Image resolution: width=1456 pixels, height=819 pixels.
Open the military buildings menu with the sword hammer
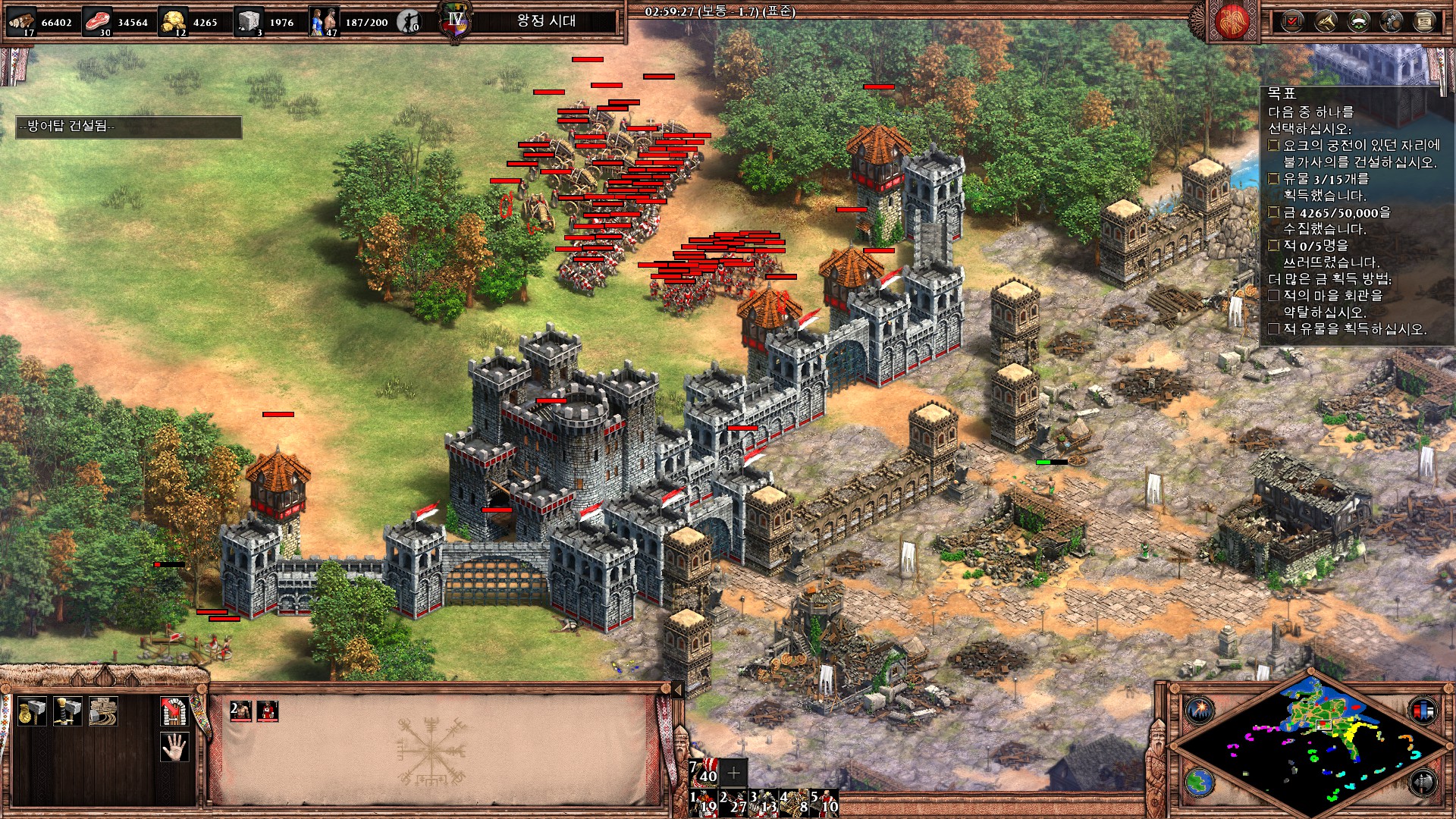tap(67, 711)
